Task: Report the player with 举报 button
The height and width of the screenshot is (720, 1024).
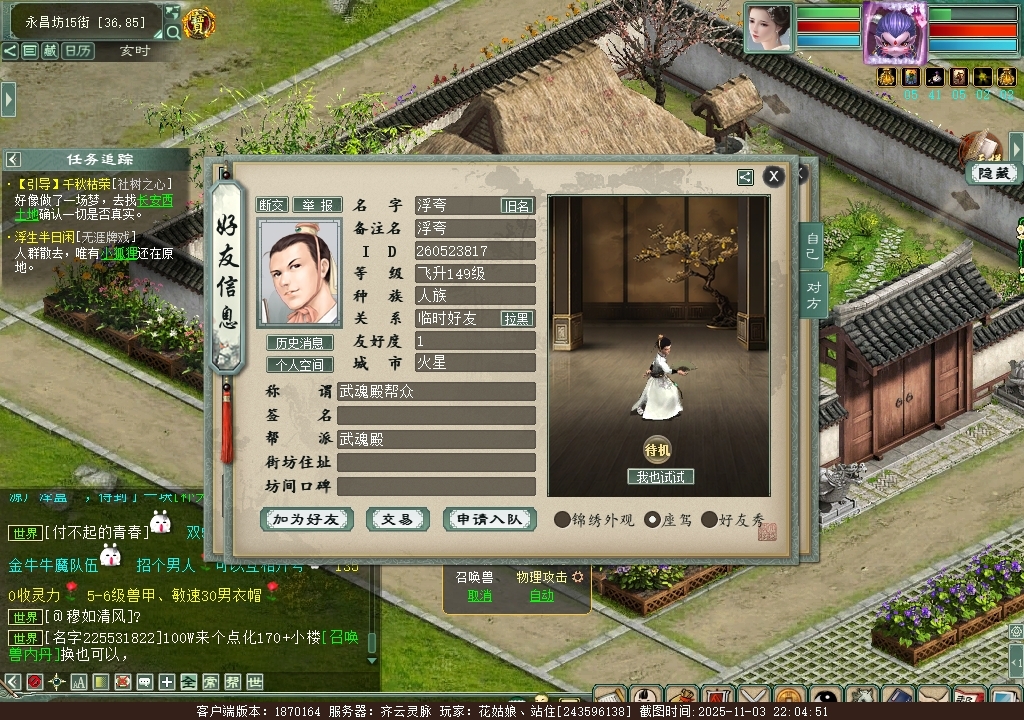Action: (x=317, y=205)
